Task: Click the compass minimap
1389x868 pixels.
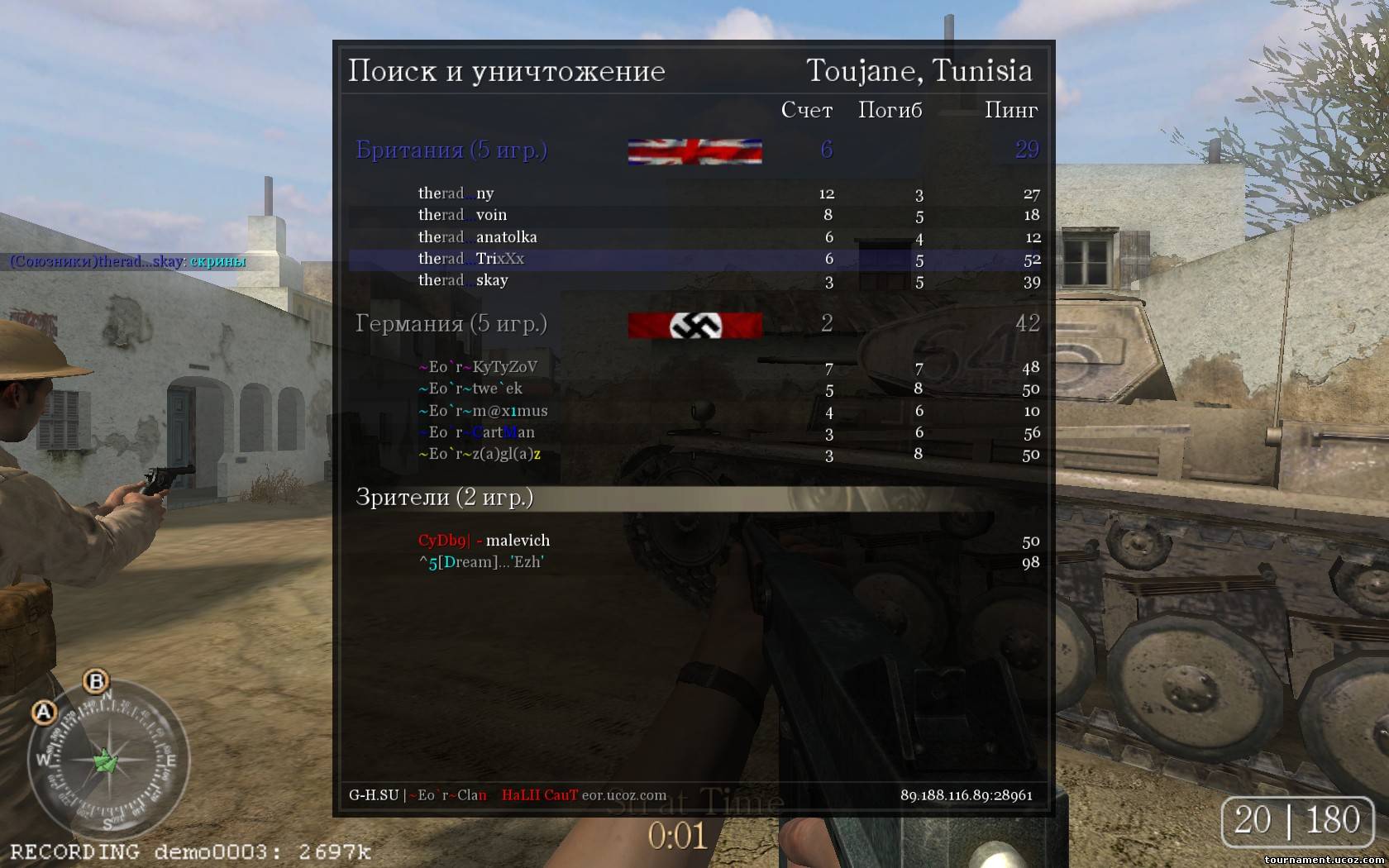Action: point(108,761)
